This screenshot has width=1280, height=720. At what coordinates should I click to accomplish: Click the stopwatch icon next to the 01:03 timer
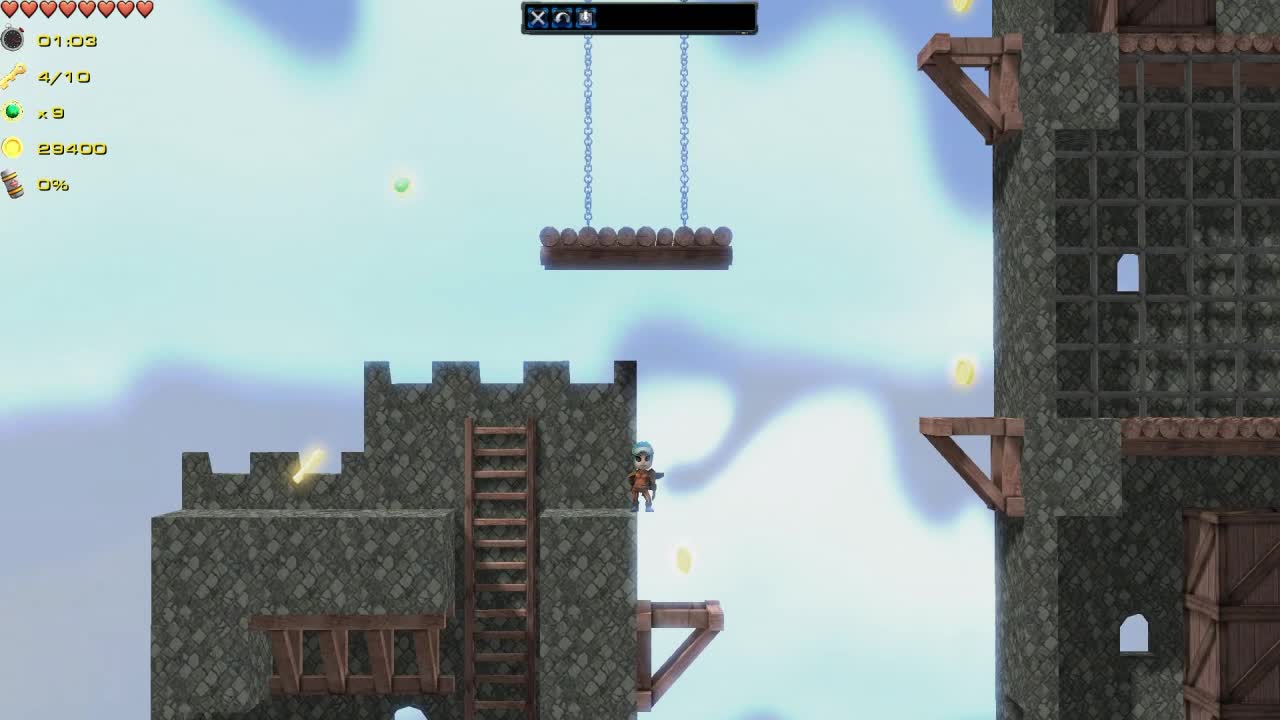click(x=11, y=41)
